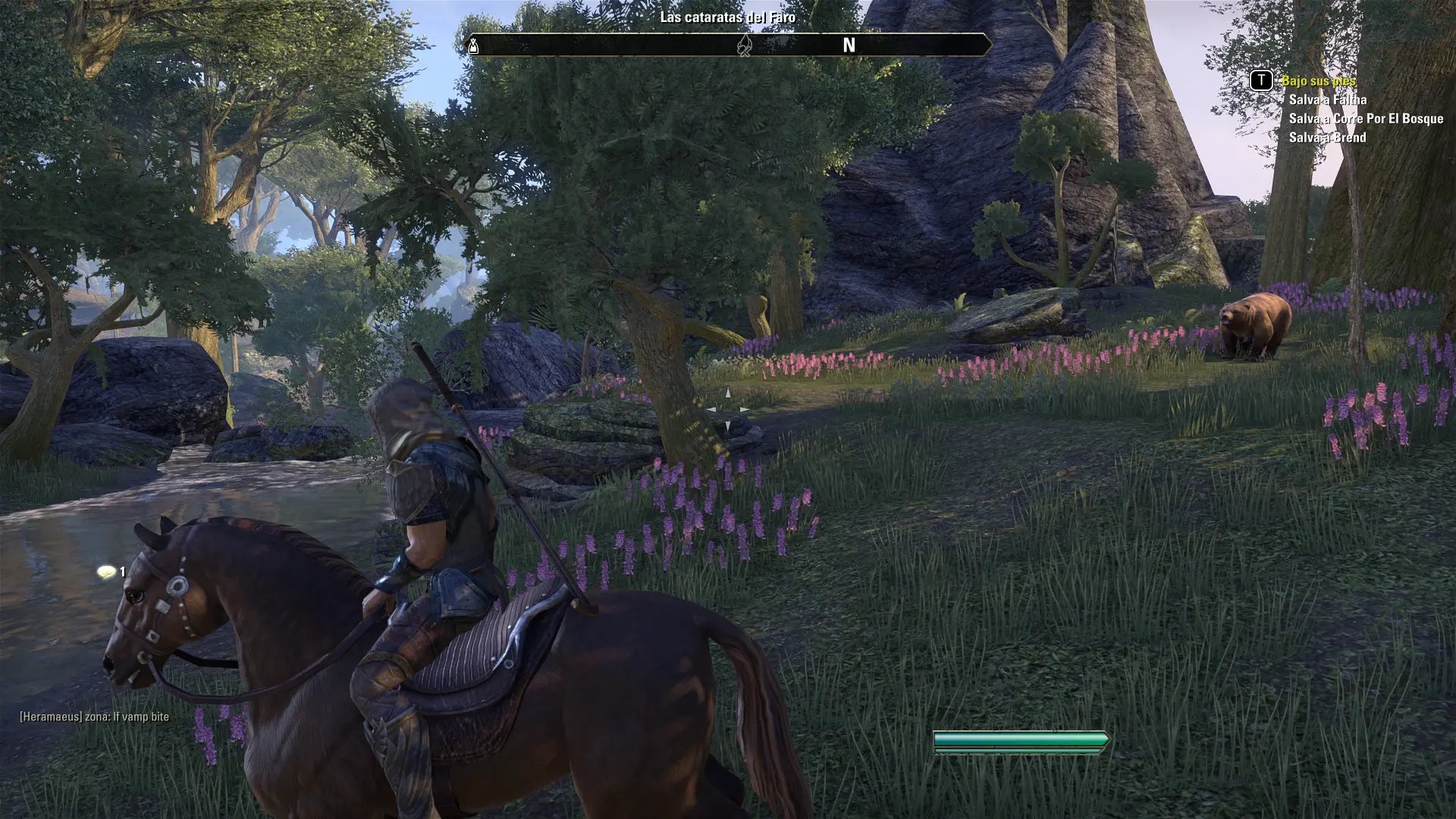Viewport: 1456px width, 819px height.
Task: Select the "Bajo sus pies" quest title
Action: tap(1318, 80)
